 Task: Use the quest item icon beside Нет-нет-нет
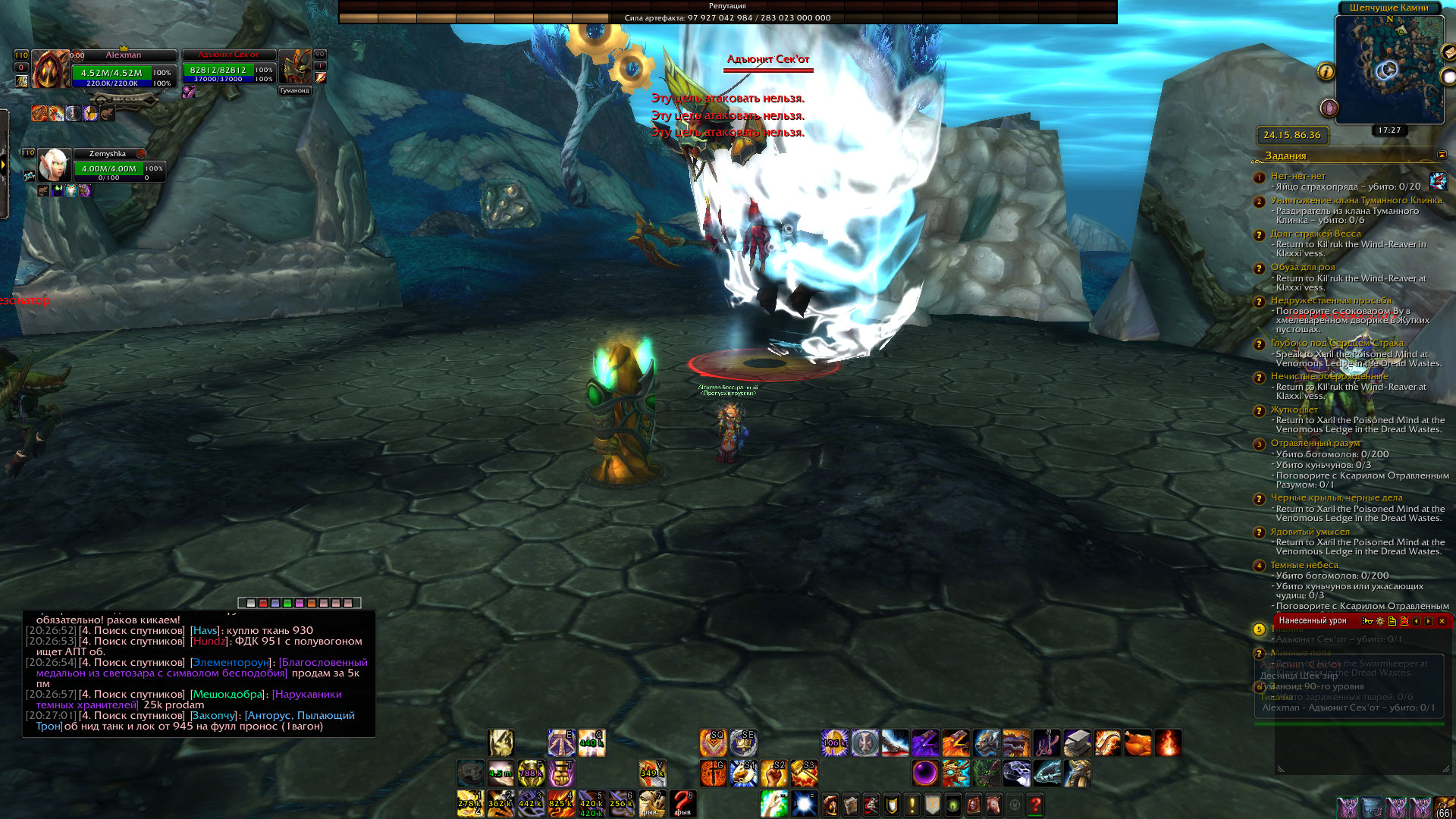tap(1438, 180)
